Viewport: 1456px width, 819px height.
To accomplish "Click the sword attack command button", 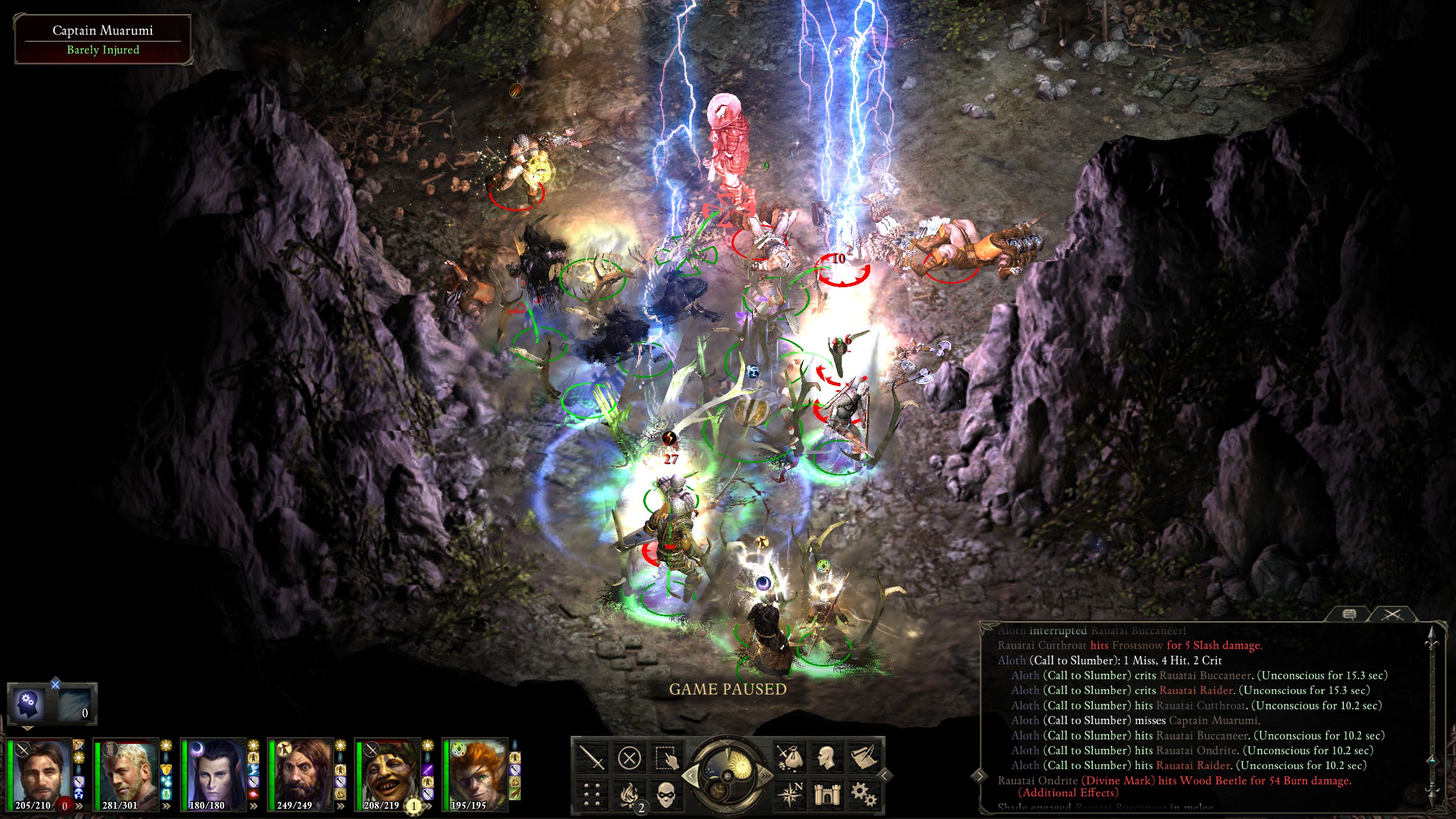I will (x=591, y=758).
